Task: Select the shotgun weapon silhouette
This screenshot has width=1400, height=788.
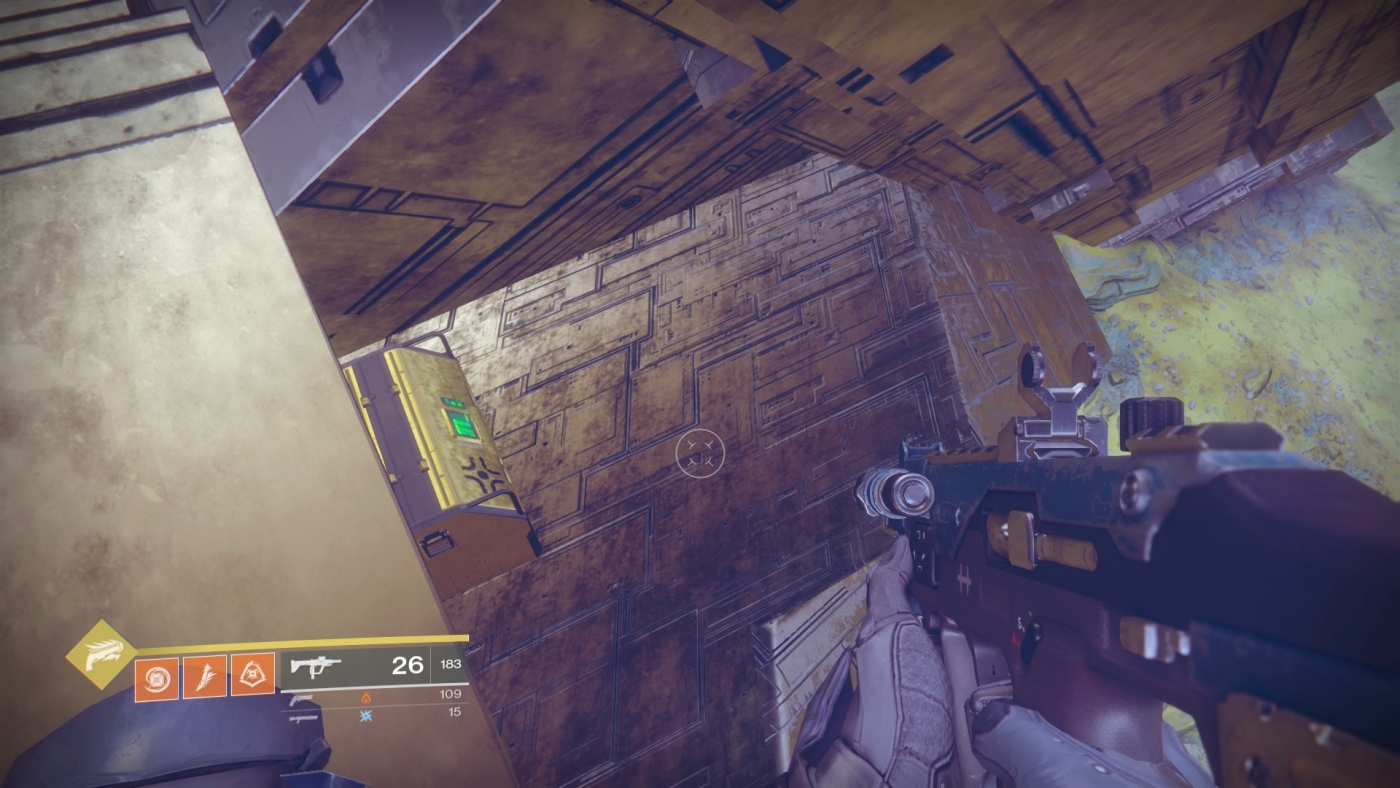Action: (x=303, y=719)
